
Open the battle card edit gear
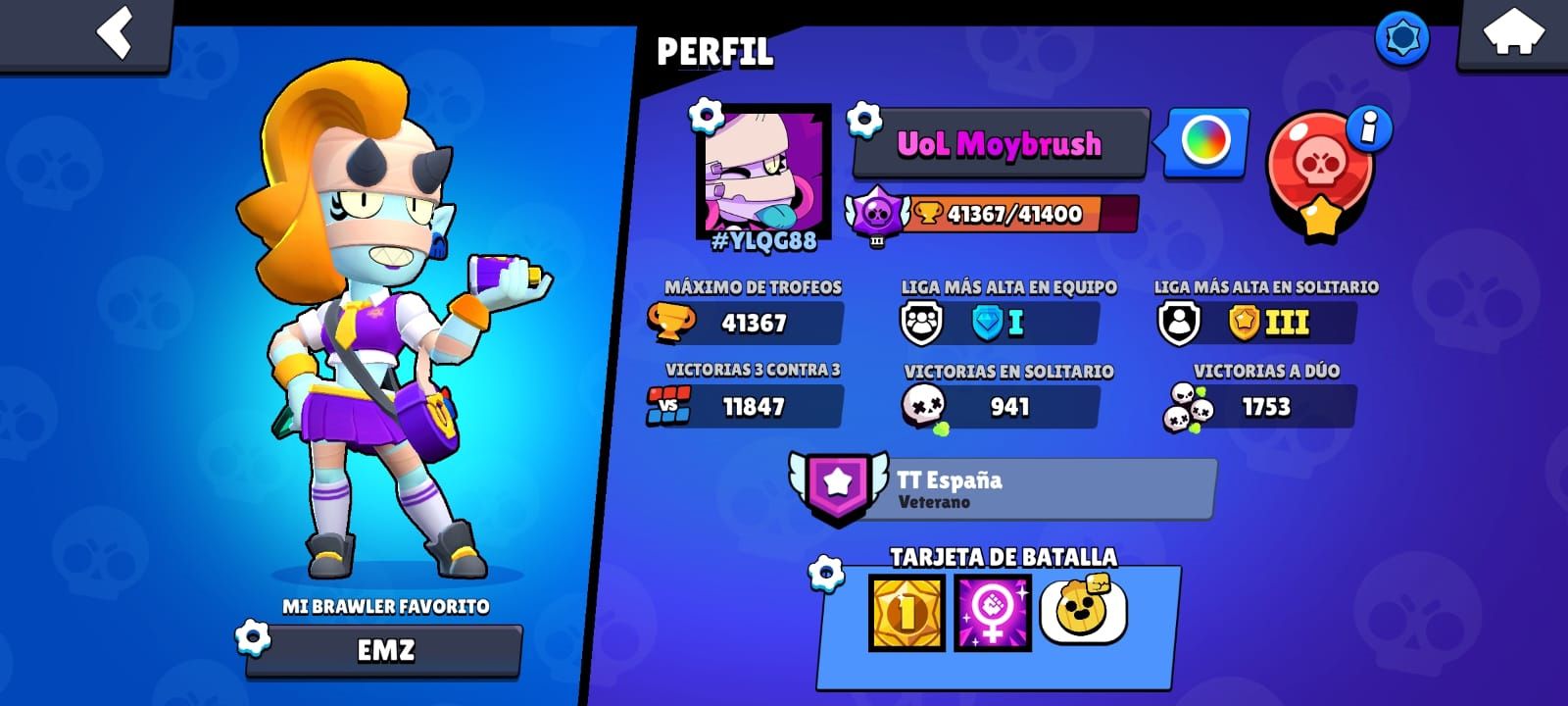pyautogui.click(x=825, y=573)
